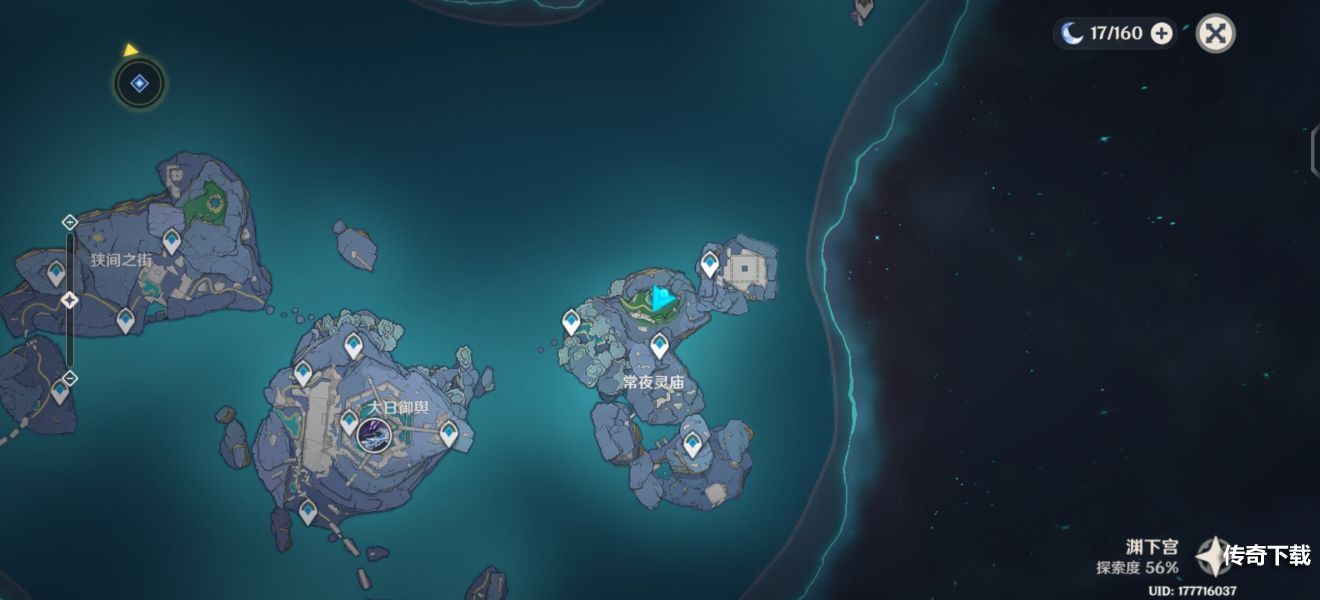Select the blue diamond quest marker
This screenshot has width=1320, height=600.
point(140,84)
